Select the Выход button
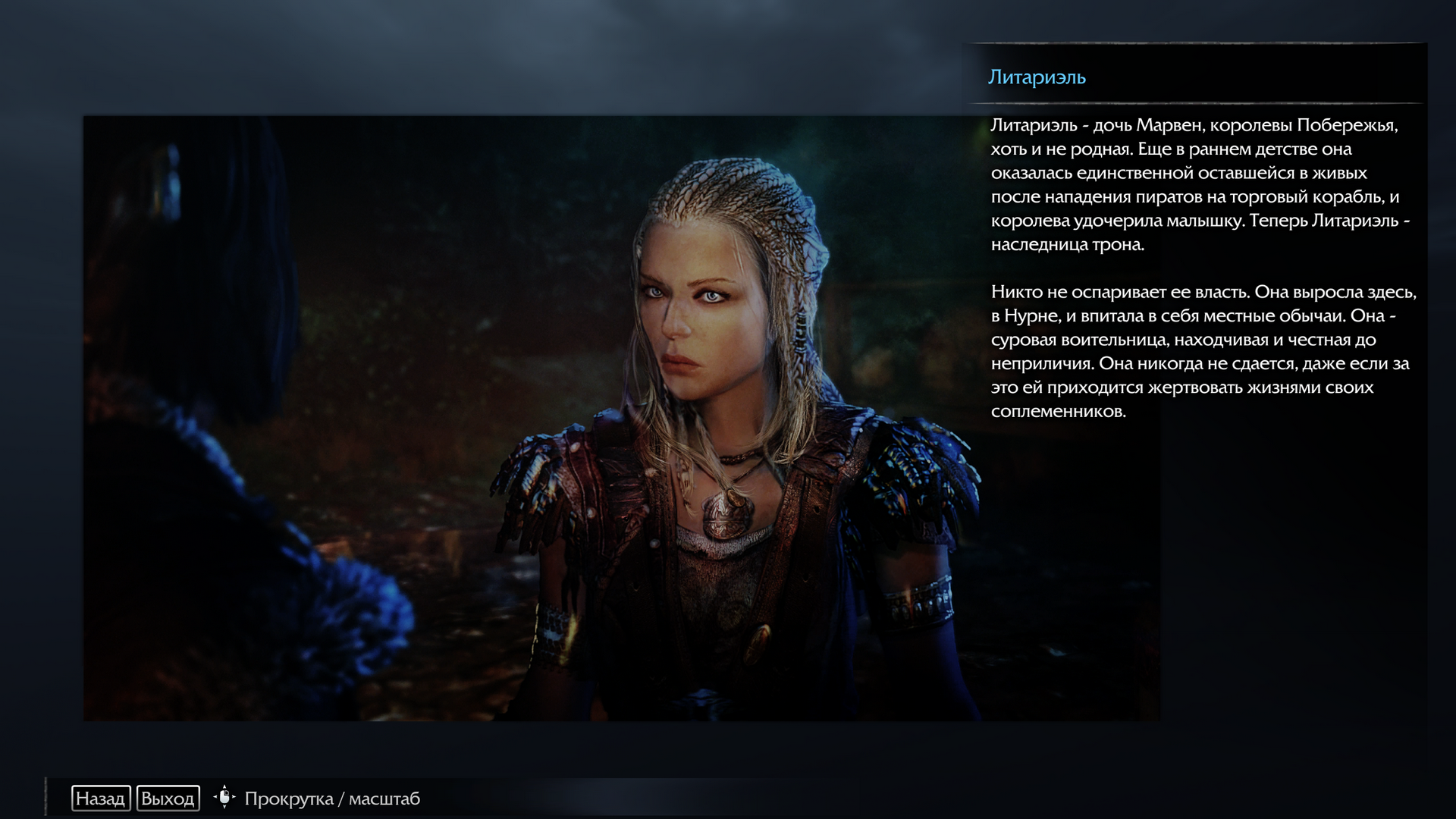This screenshot has width=1456, height=819. (168, 799)
